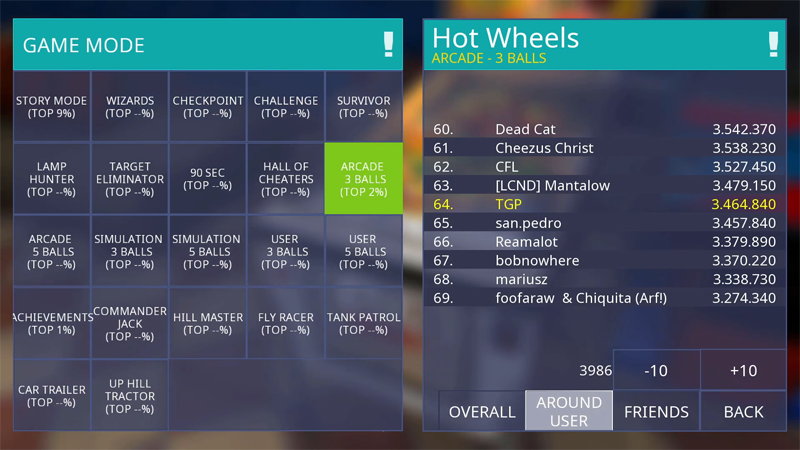Select the Up Hill Tractor mode
Screen dimensions: 800x450
click(130, 396)
